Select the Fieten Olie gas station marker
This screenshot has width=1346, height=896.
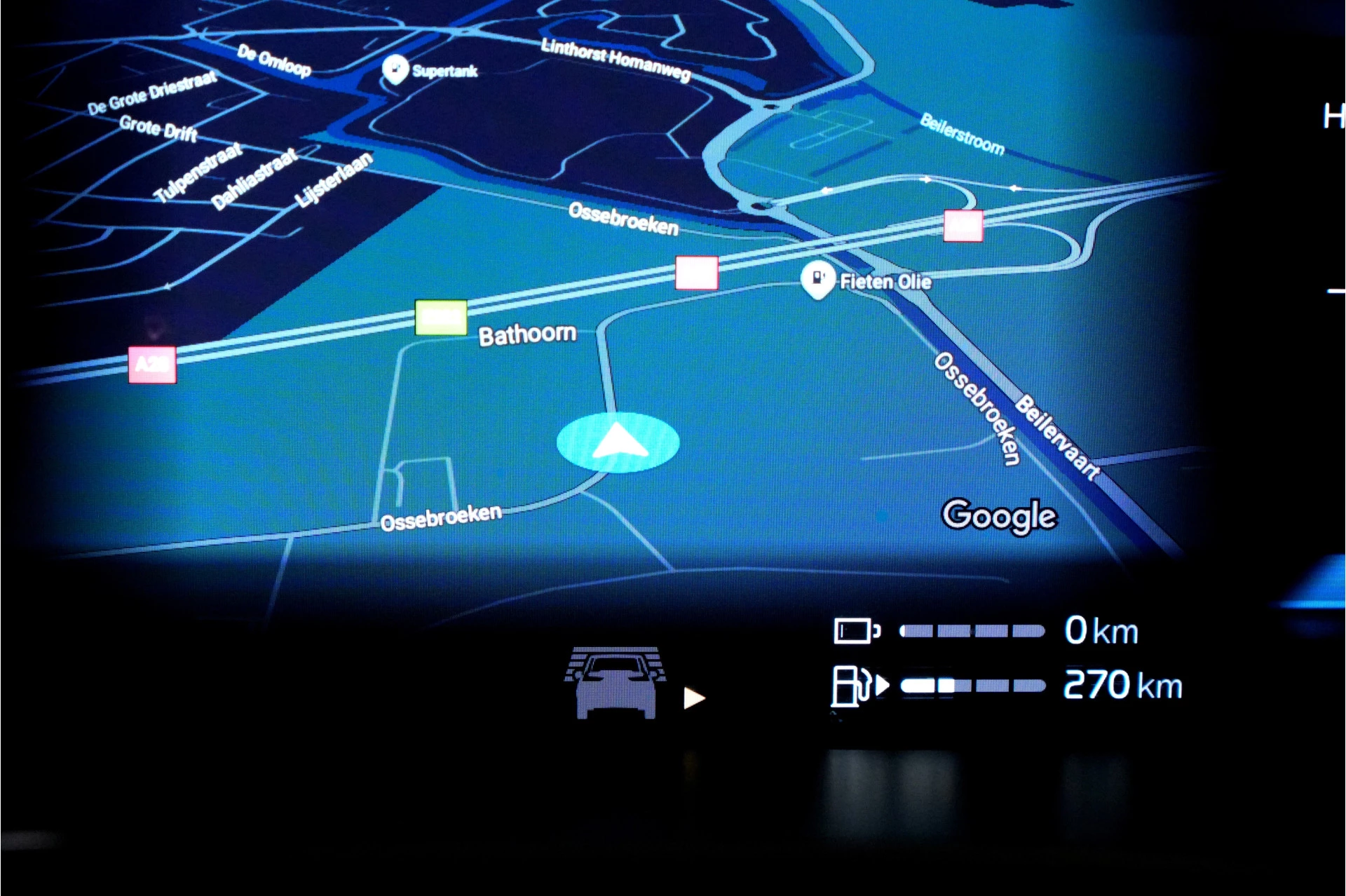(x=817, y=279)
